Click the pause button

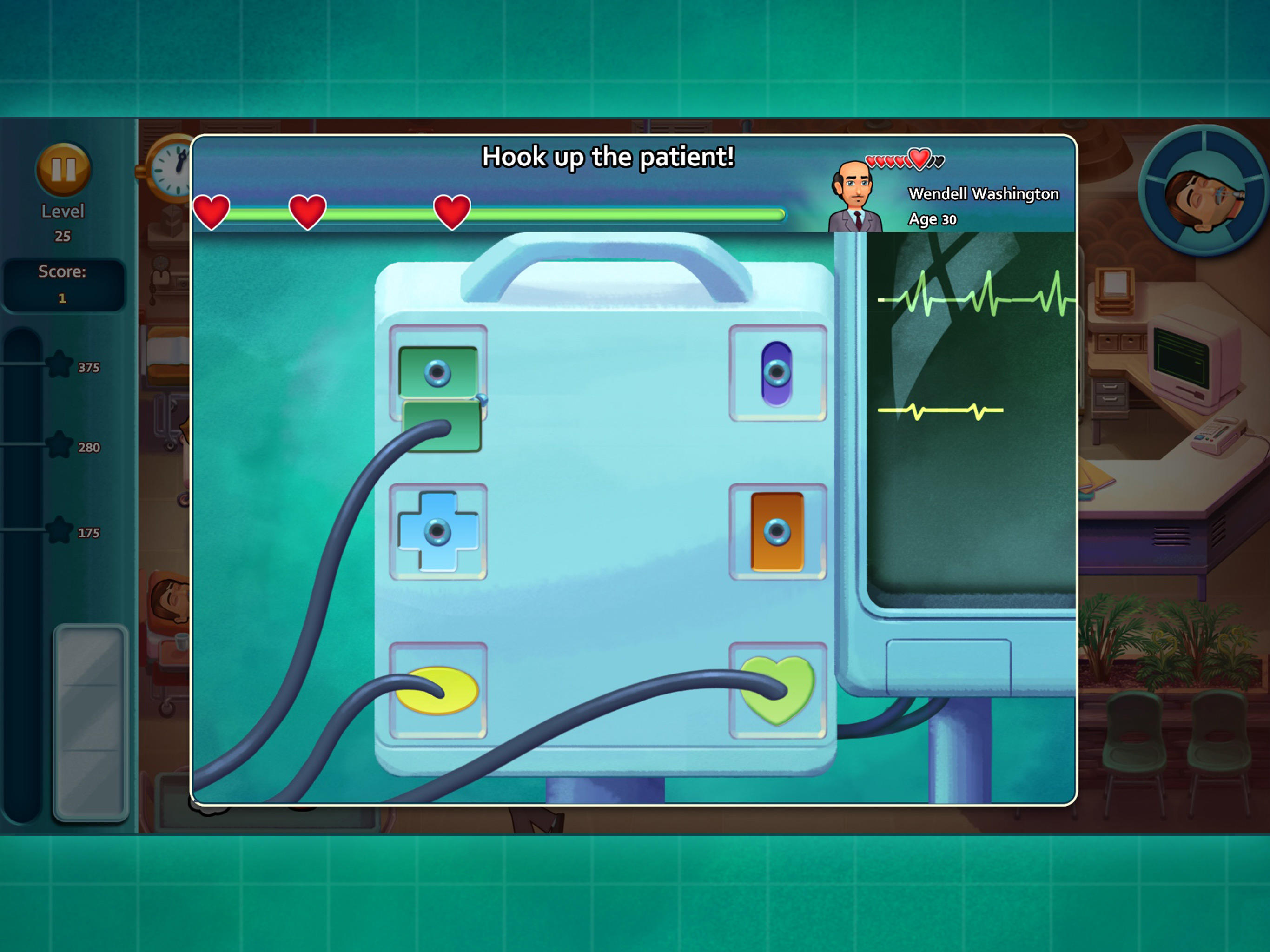63,169
